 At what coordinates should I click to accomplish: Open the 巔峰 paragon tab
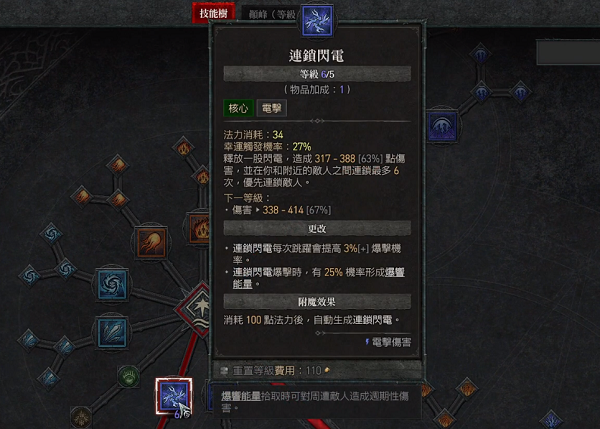[x=268, y=13]
